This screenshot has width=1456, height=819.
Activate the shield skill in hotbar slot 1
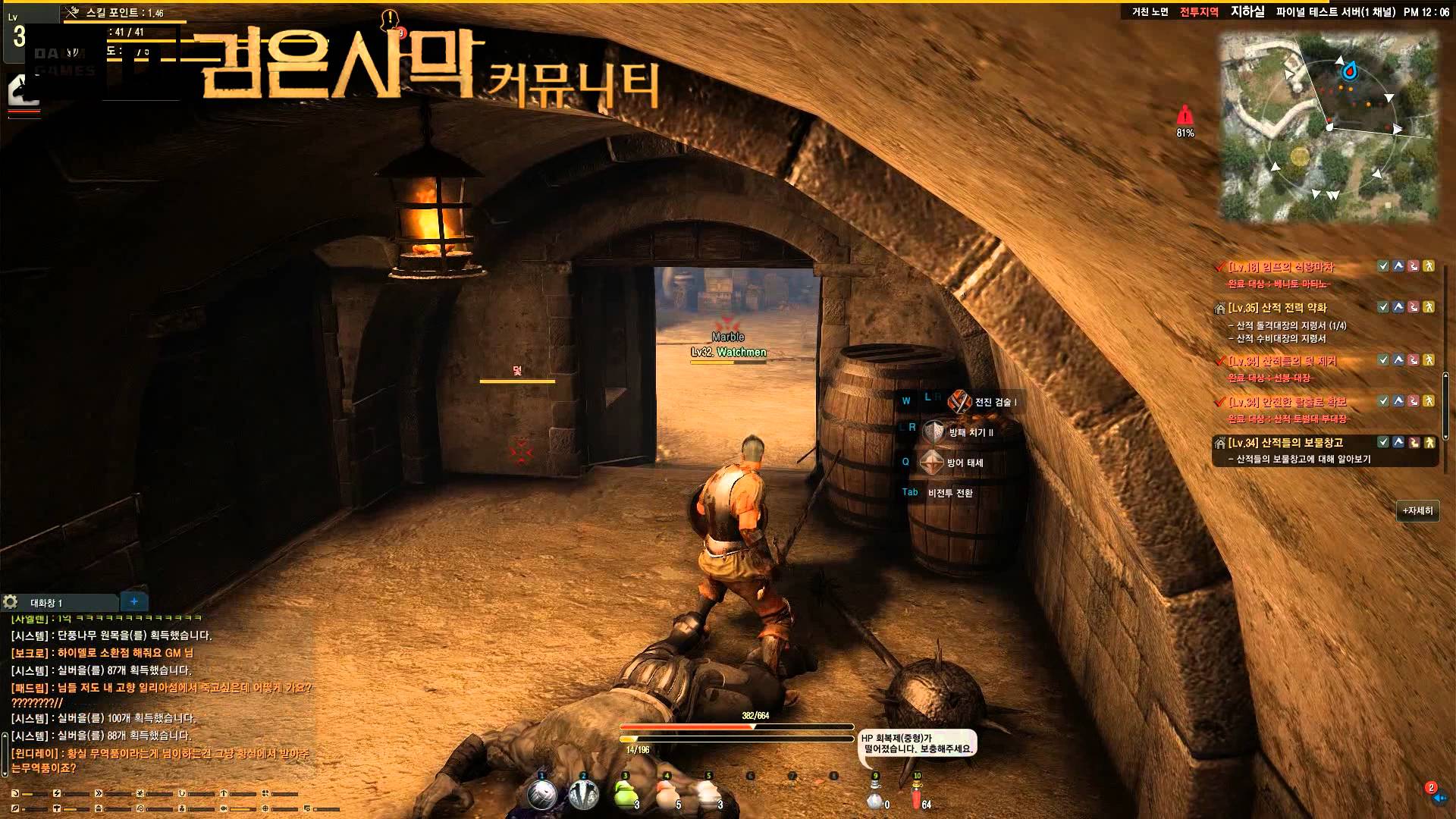tap(541, 795)
